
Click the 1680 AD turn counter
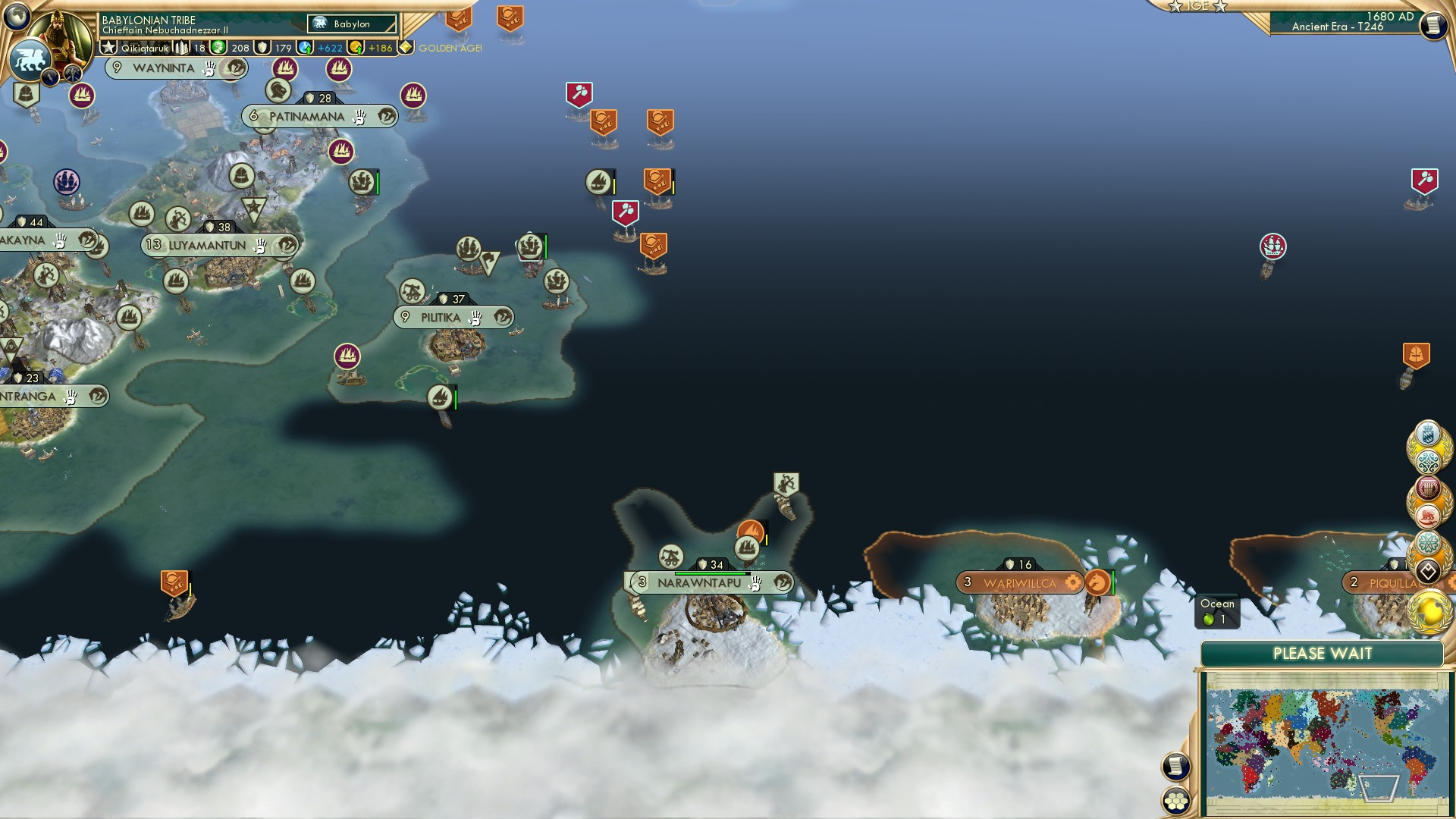point(1392,17)
